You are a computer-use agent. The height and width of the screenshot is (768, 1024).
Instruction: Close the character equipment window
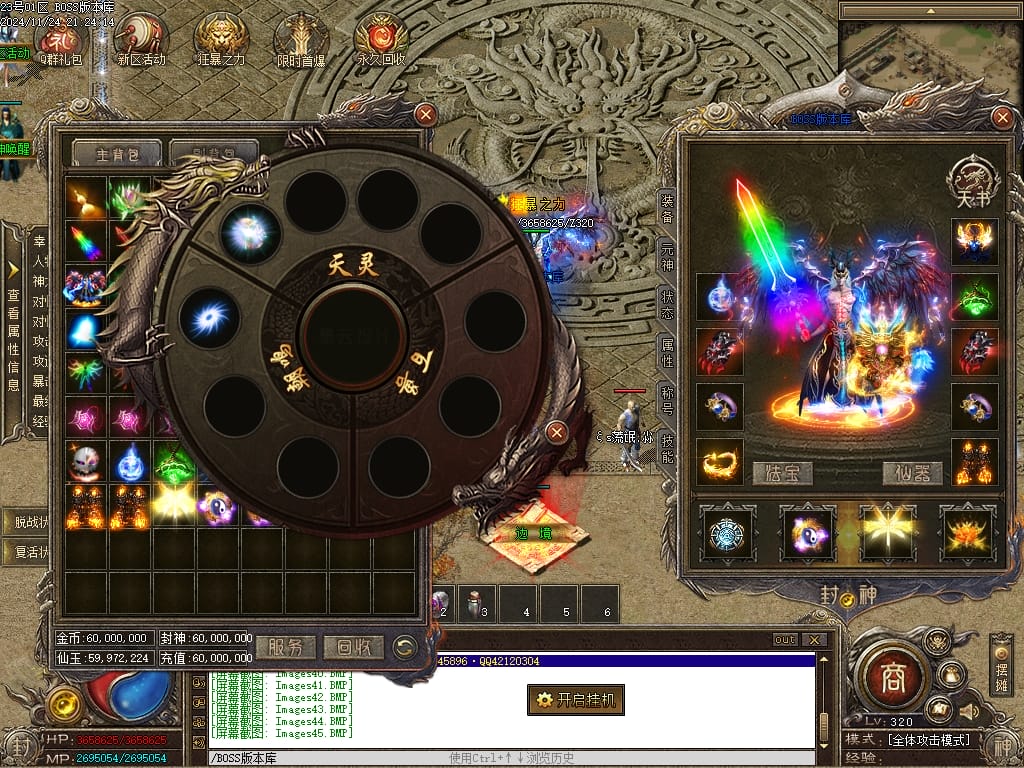[1002, 117]
